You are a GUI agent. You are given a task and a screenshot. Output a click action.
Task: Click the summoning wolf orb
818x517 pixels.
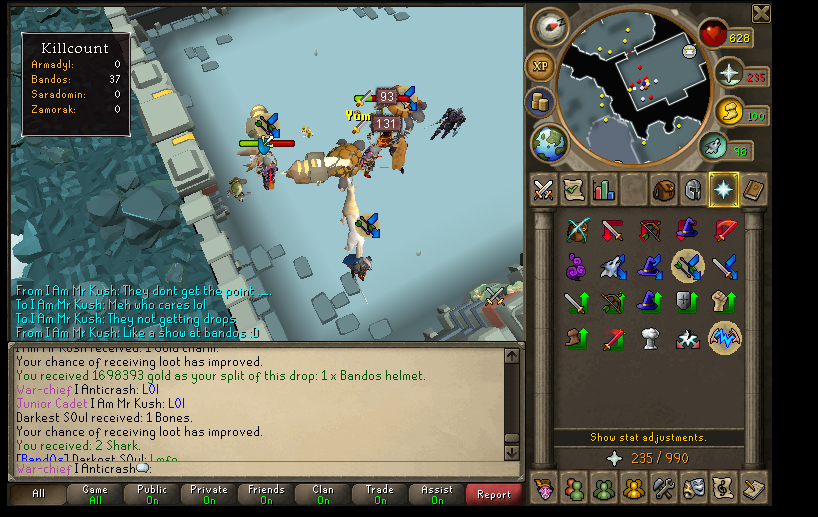coord(713,147)
